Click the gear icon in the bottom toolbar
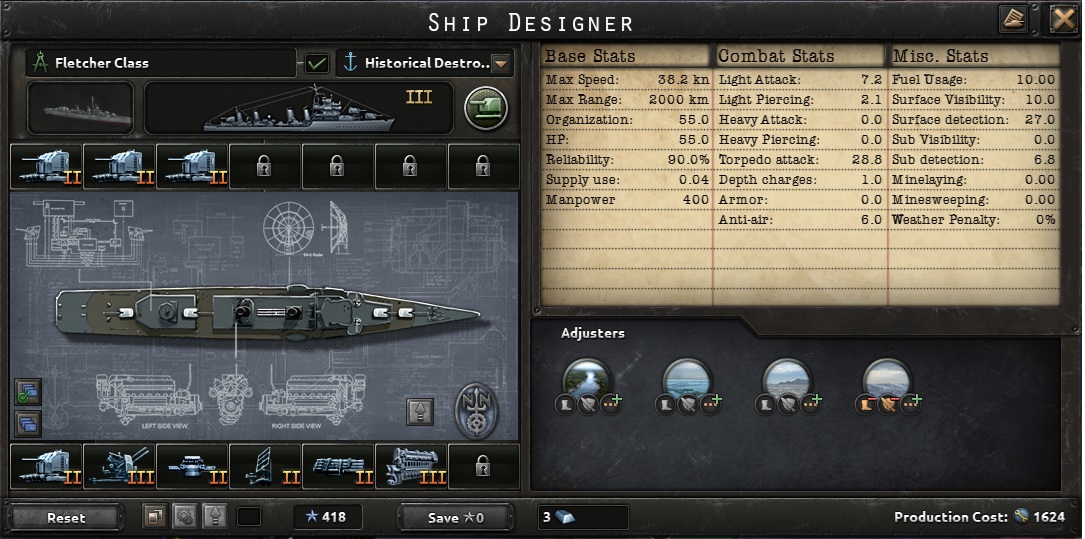Viewport: 1085px width, 539px height. coord(184,517)
